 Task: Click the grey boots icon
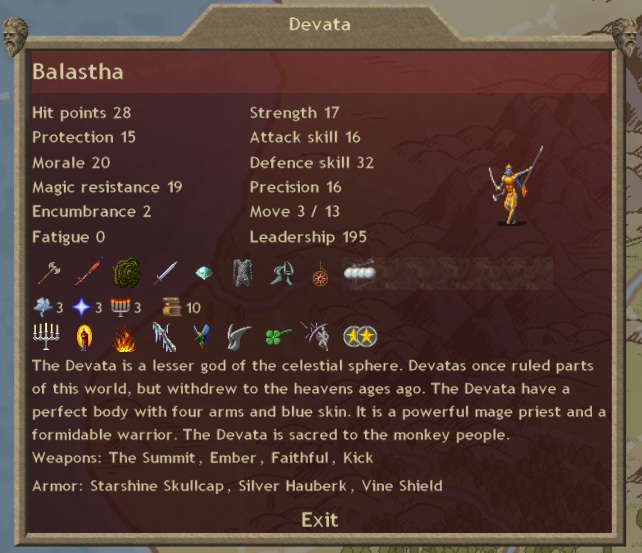pyautogui.click(x=281, y=272)
